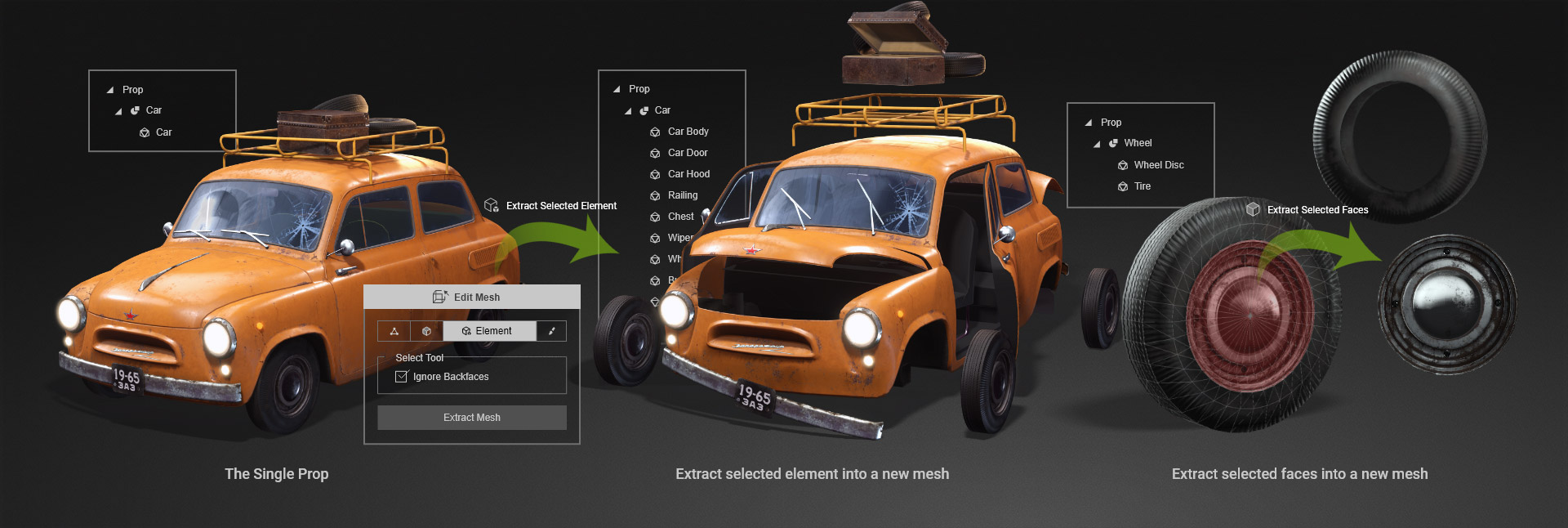The image size is (1568, 528).
Task: Choose the Chest mesh entry
Action: coord(680,217)
